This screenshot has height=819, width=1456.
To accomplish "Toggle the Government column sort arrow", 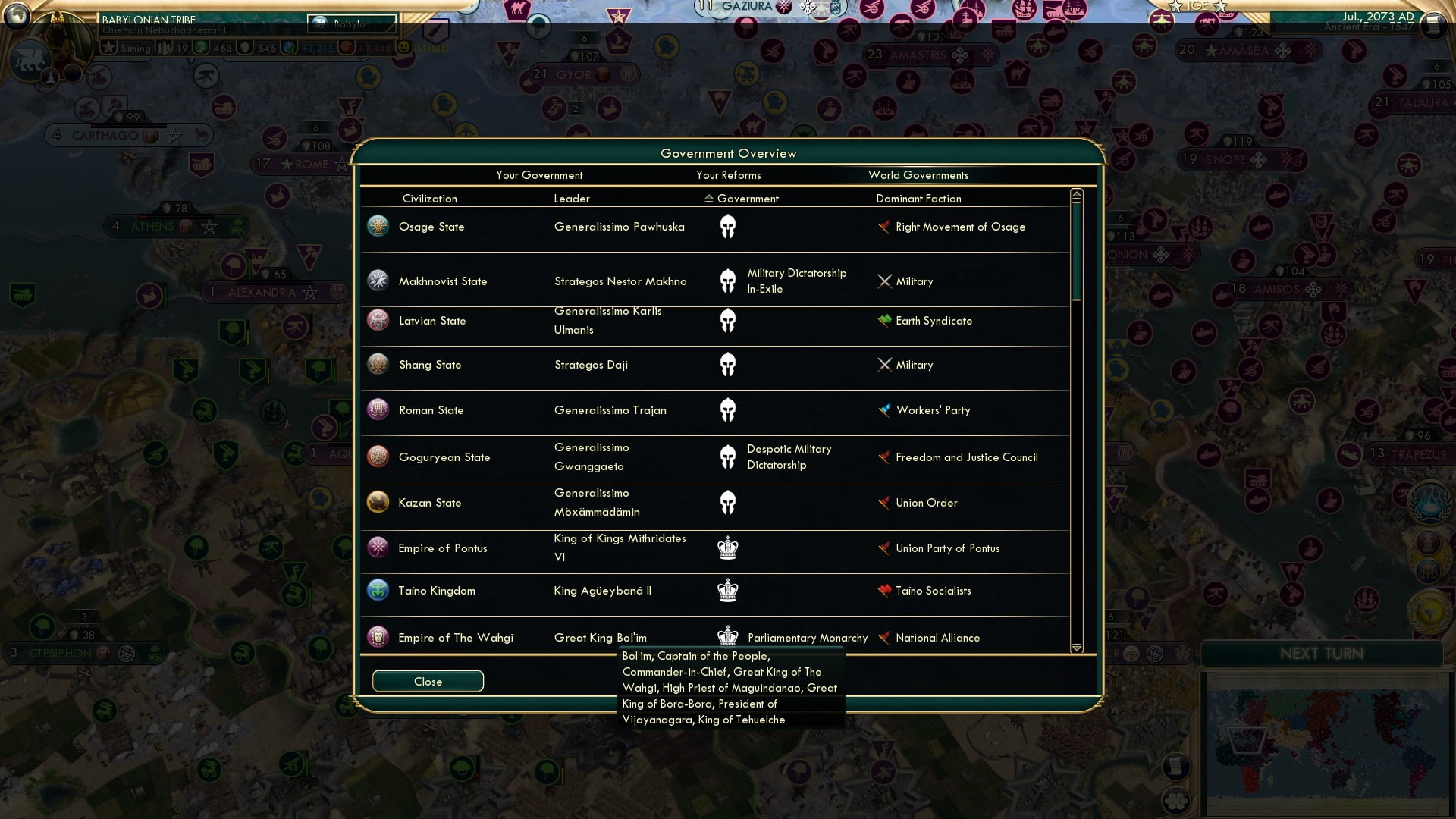I will 708,198.
